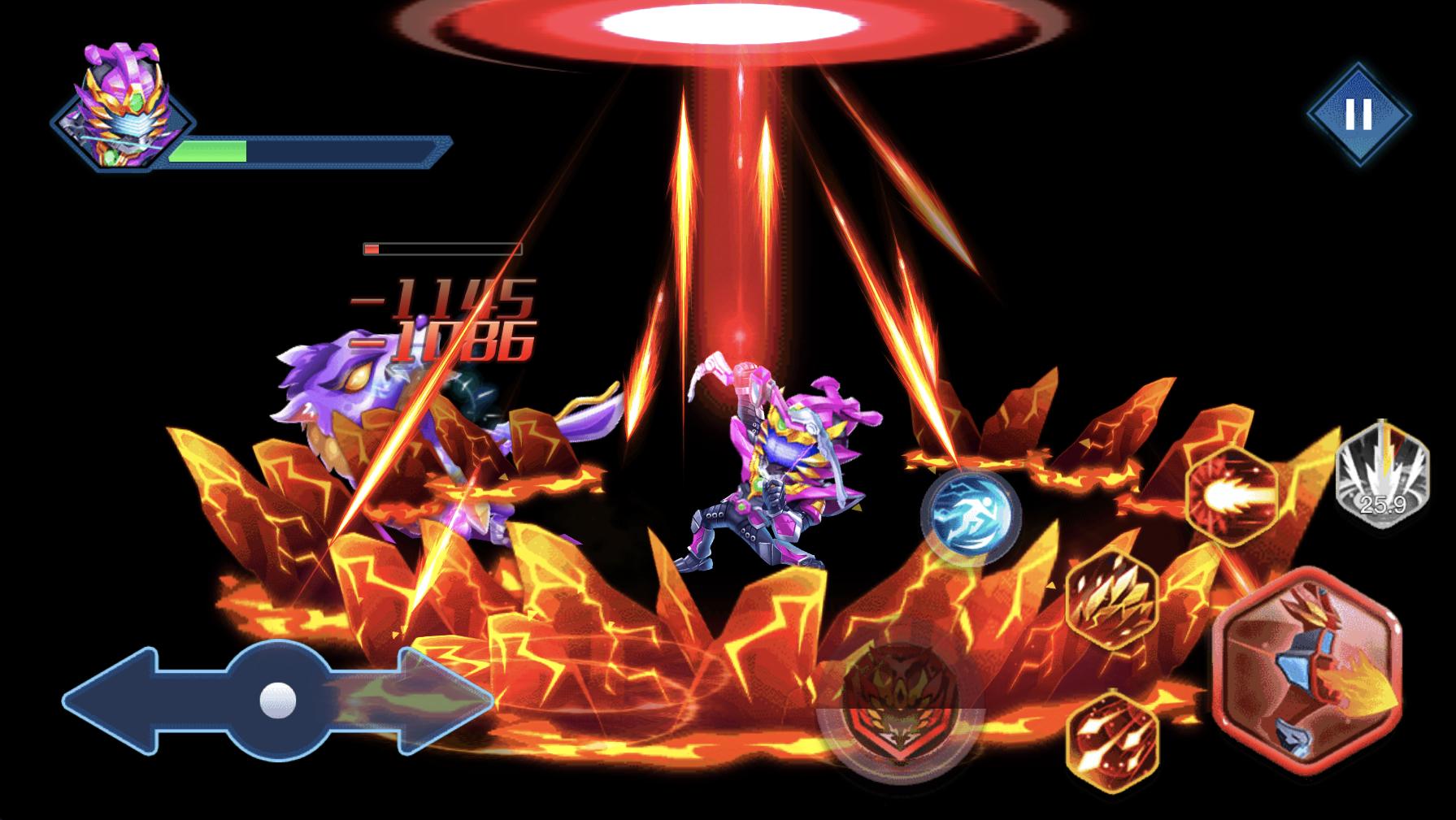Use the fireball blast skill
This screenshot has height=820, width=1456.
pyautogui.click(x=1232, y=493)
